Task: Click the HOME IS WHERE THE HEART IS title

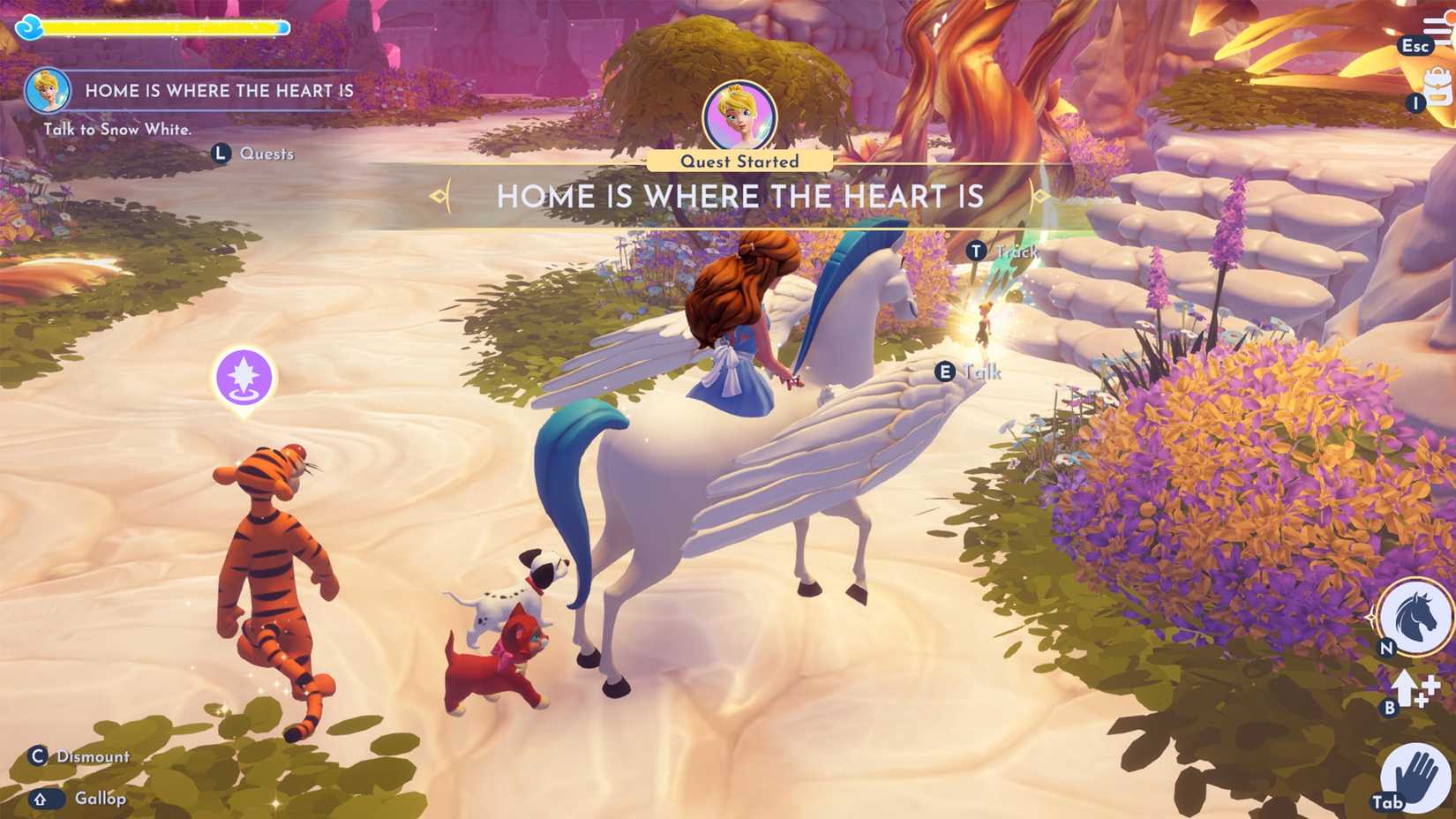Action: coord(739,196)
